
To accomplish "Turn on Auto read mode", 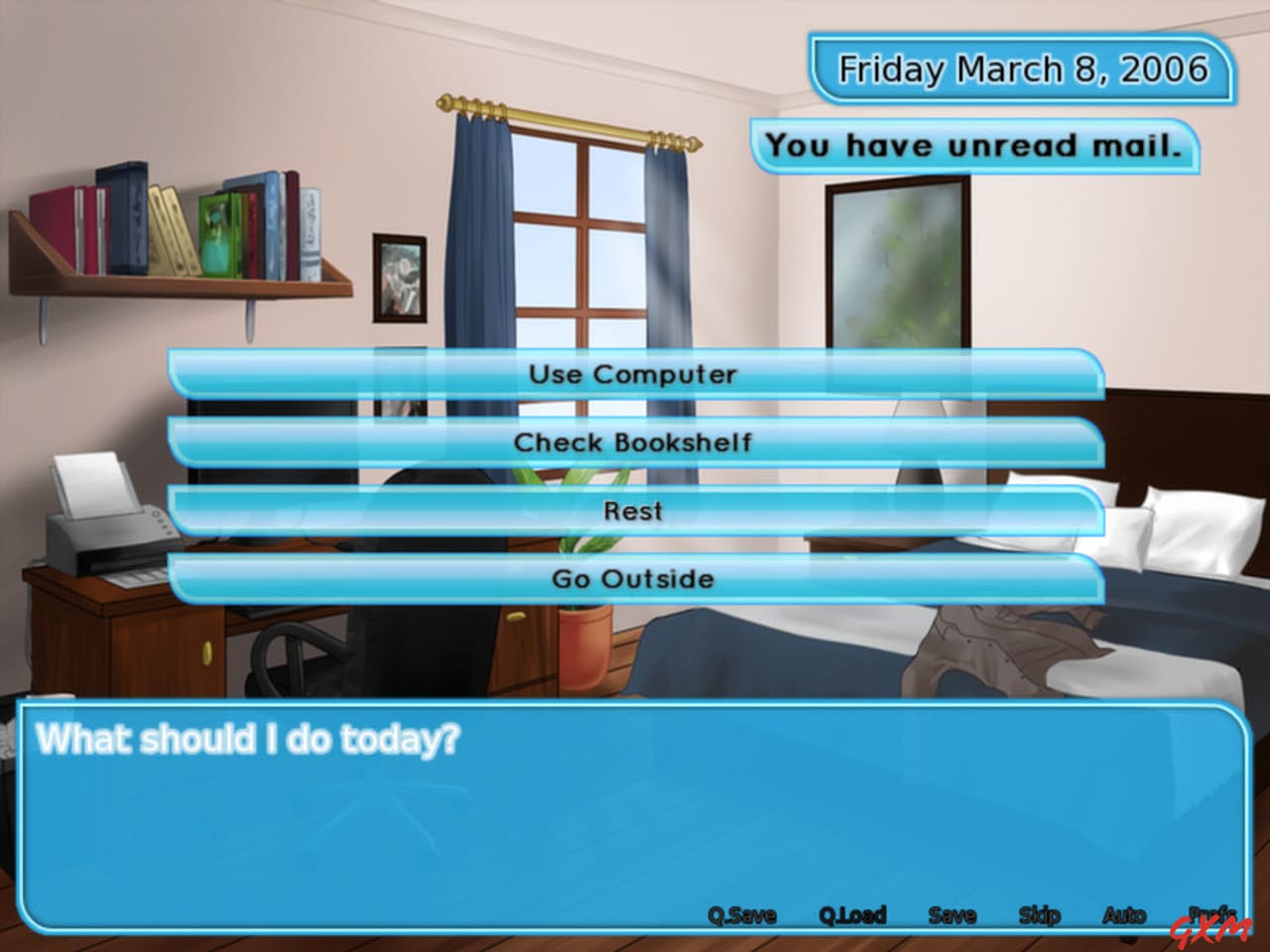I will [x=1126, y=915].
